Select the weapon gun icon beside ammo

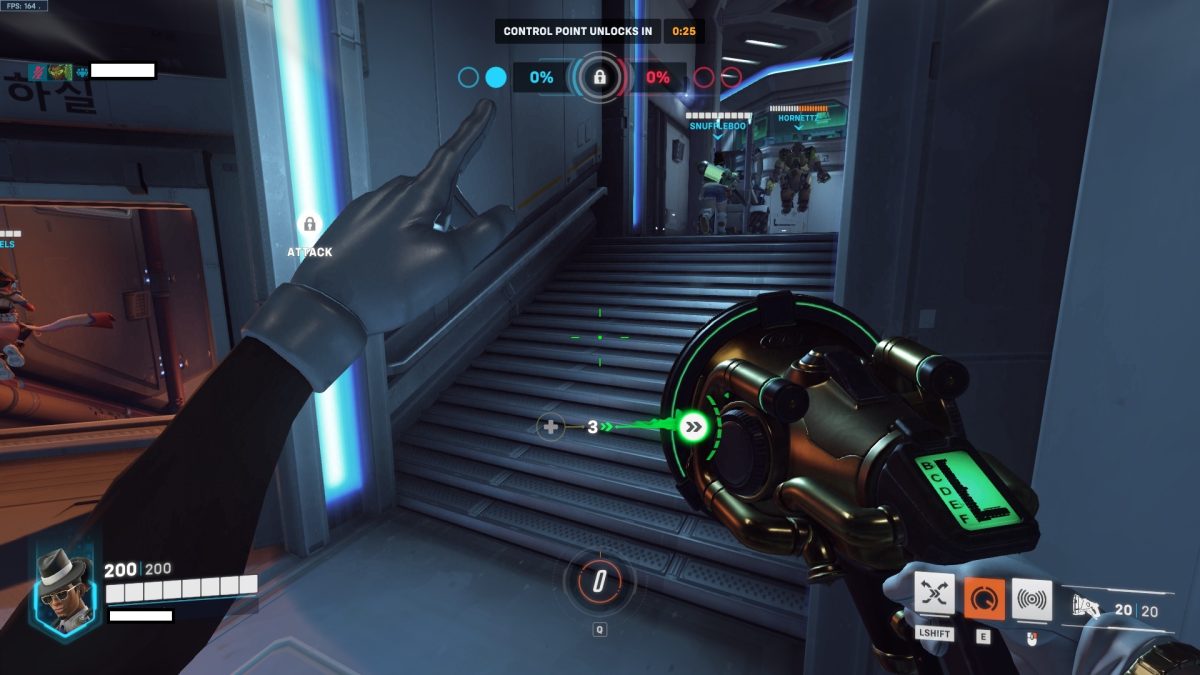pos(1084,606)
